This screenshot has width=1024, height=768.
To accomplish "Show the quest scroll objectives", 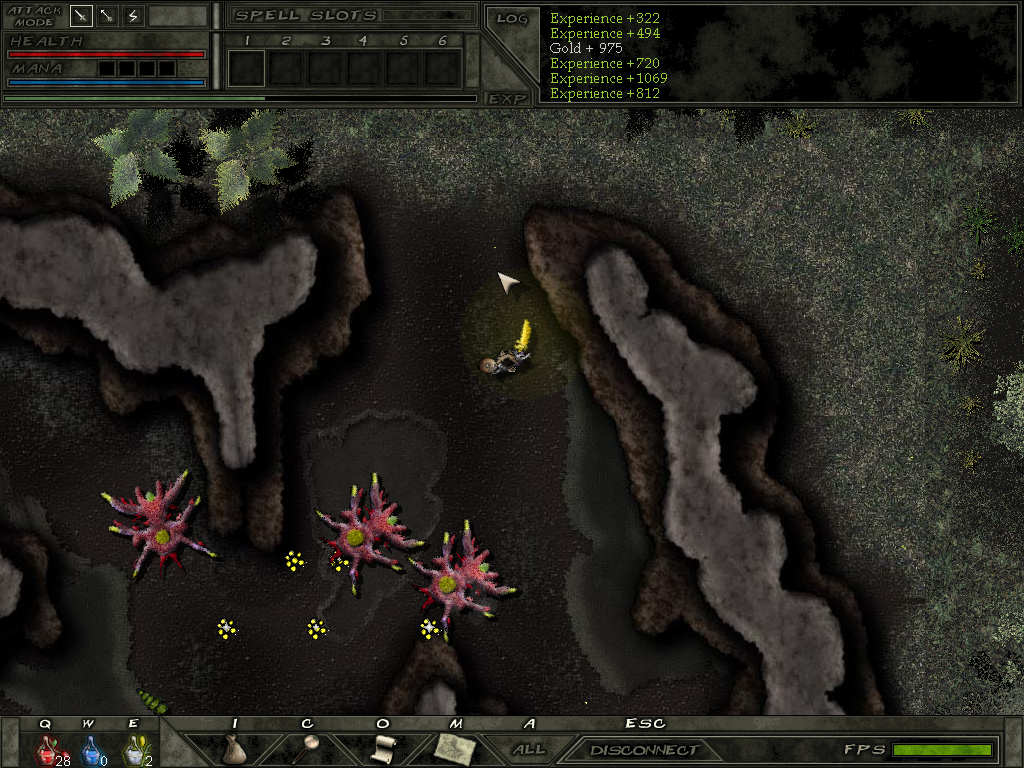I will (x=382, y=748).
